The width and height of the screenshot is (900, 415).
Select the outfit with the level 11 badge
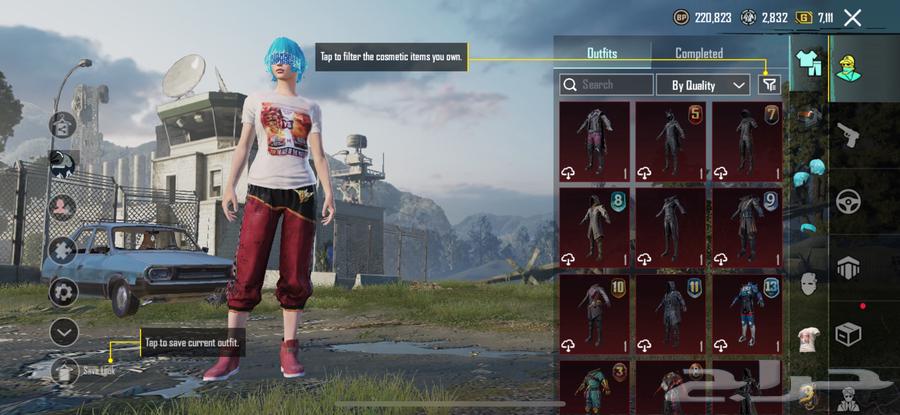pos(670,313)
